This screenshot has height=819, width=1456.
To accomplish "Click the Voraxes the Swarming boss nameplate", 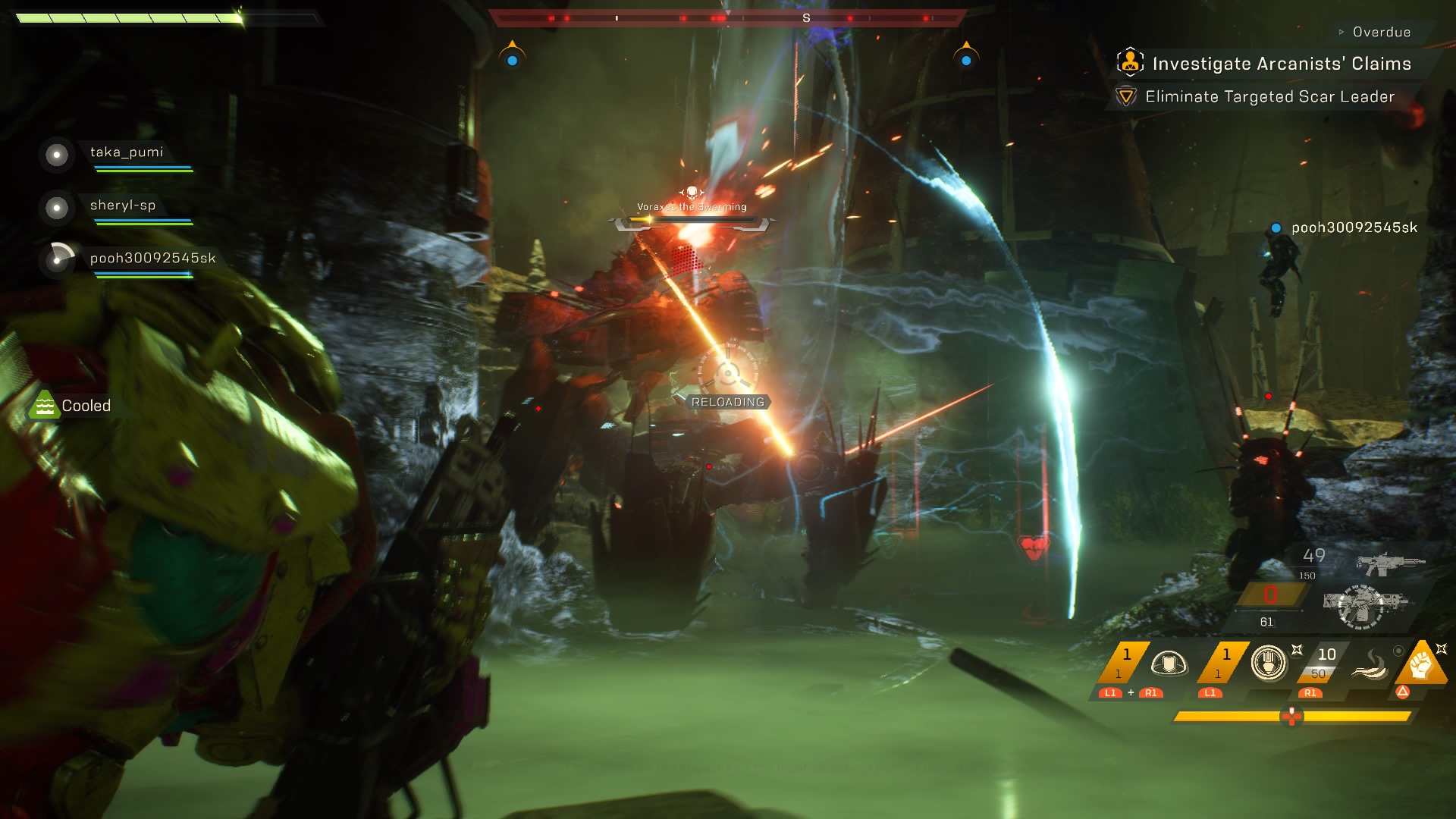I will tap(692, 207).
